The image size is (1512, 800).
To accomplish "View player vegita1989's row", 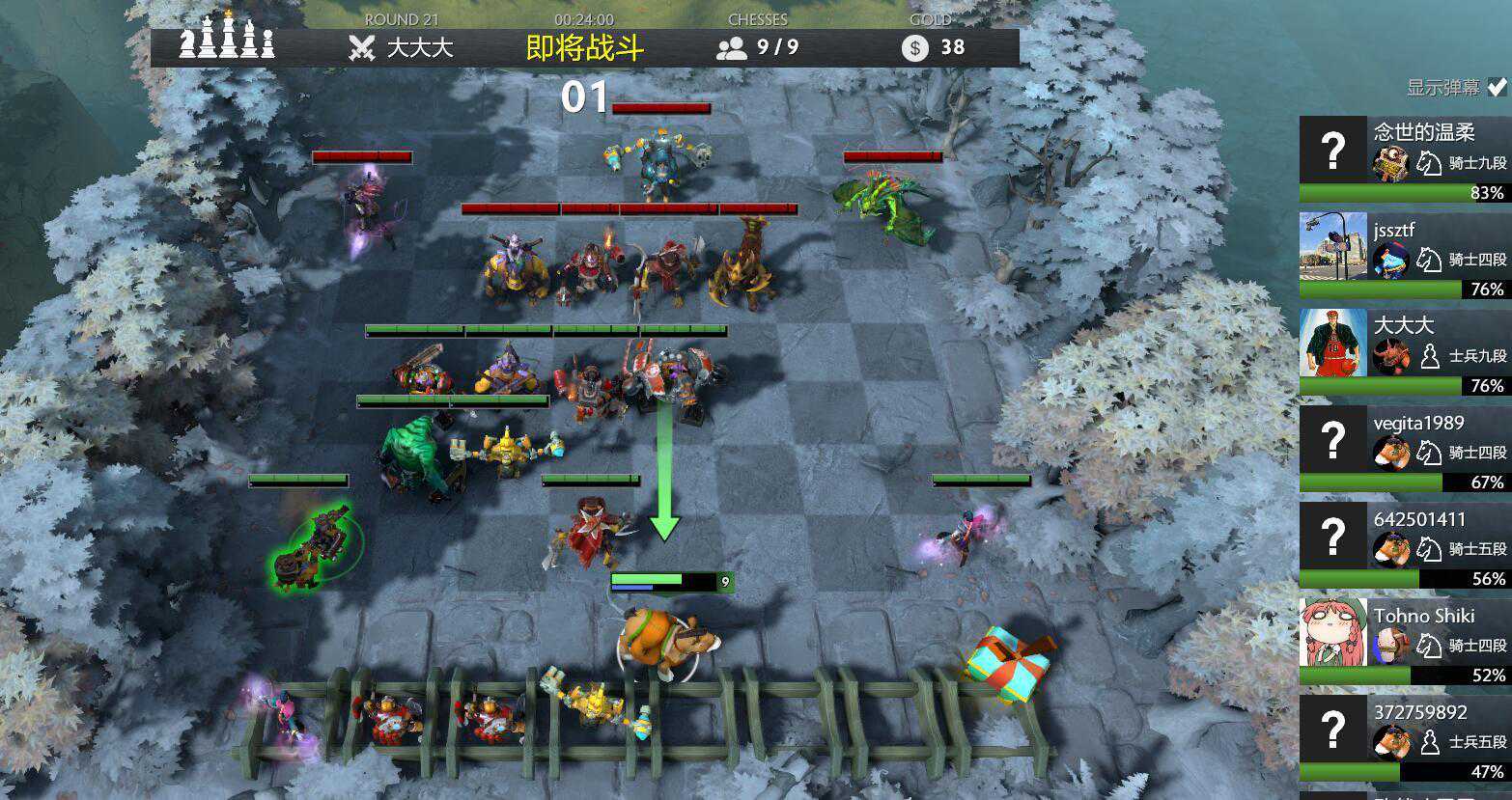I will click(x=1404, y=448).
